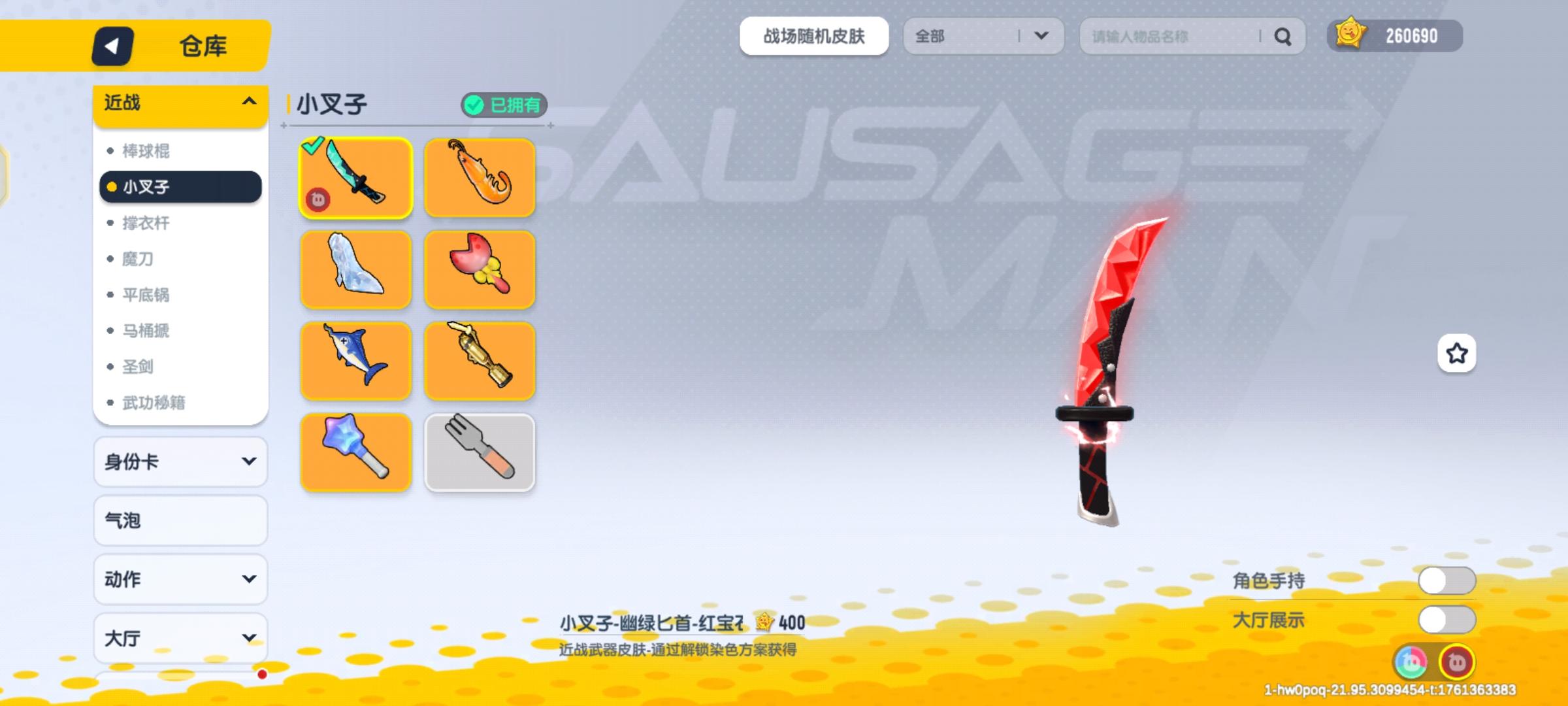1568x706 pixels.
Task: Click the back arrow to exit warehouse
Action: pos(112,46)
